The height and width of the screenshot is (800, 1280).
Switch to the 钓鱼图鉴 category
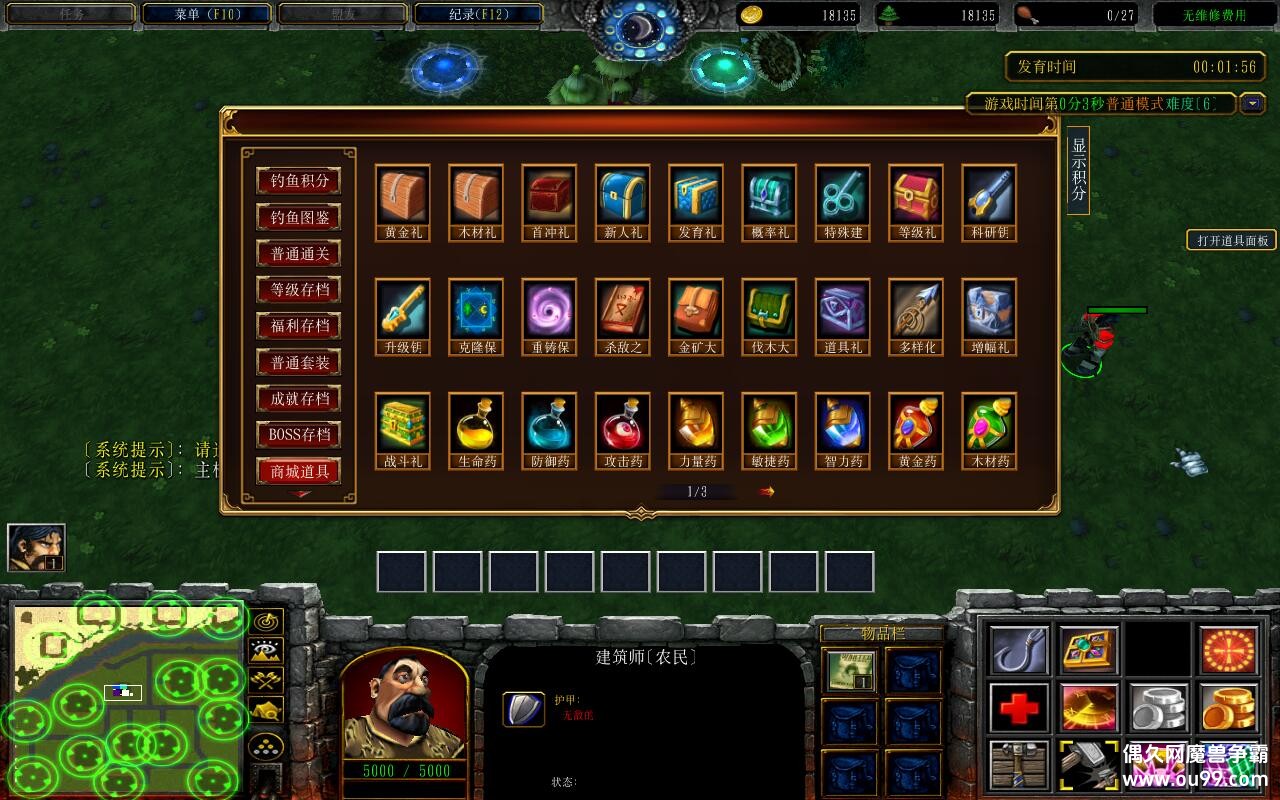pyautogui.click(x=298, y=217)
